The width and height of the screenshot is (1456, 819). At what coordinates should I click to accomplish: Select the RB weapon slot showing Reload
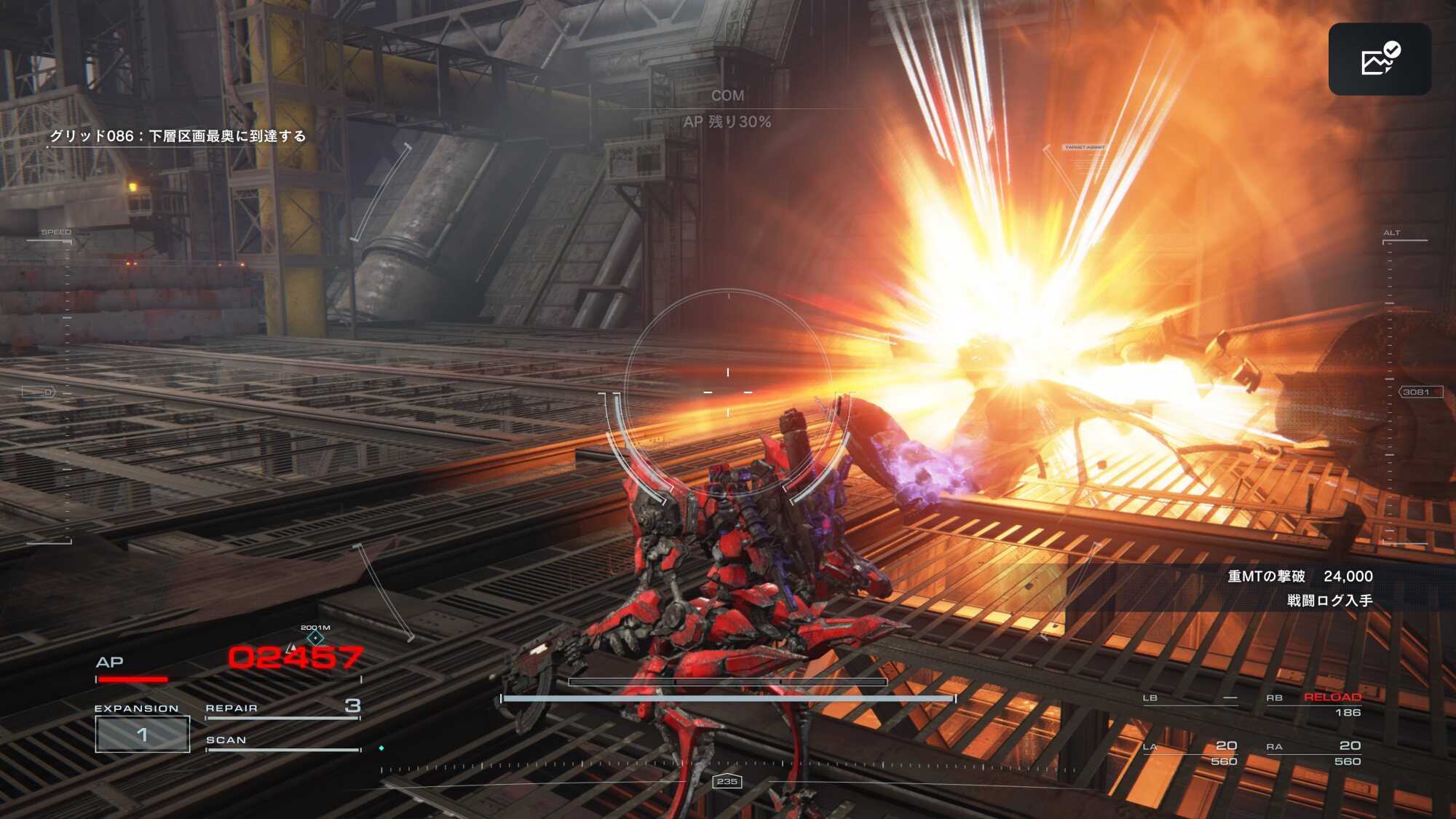coord(1314,704)
